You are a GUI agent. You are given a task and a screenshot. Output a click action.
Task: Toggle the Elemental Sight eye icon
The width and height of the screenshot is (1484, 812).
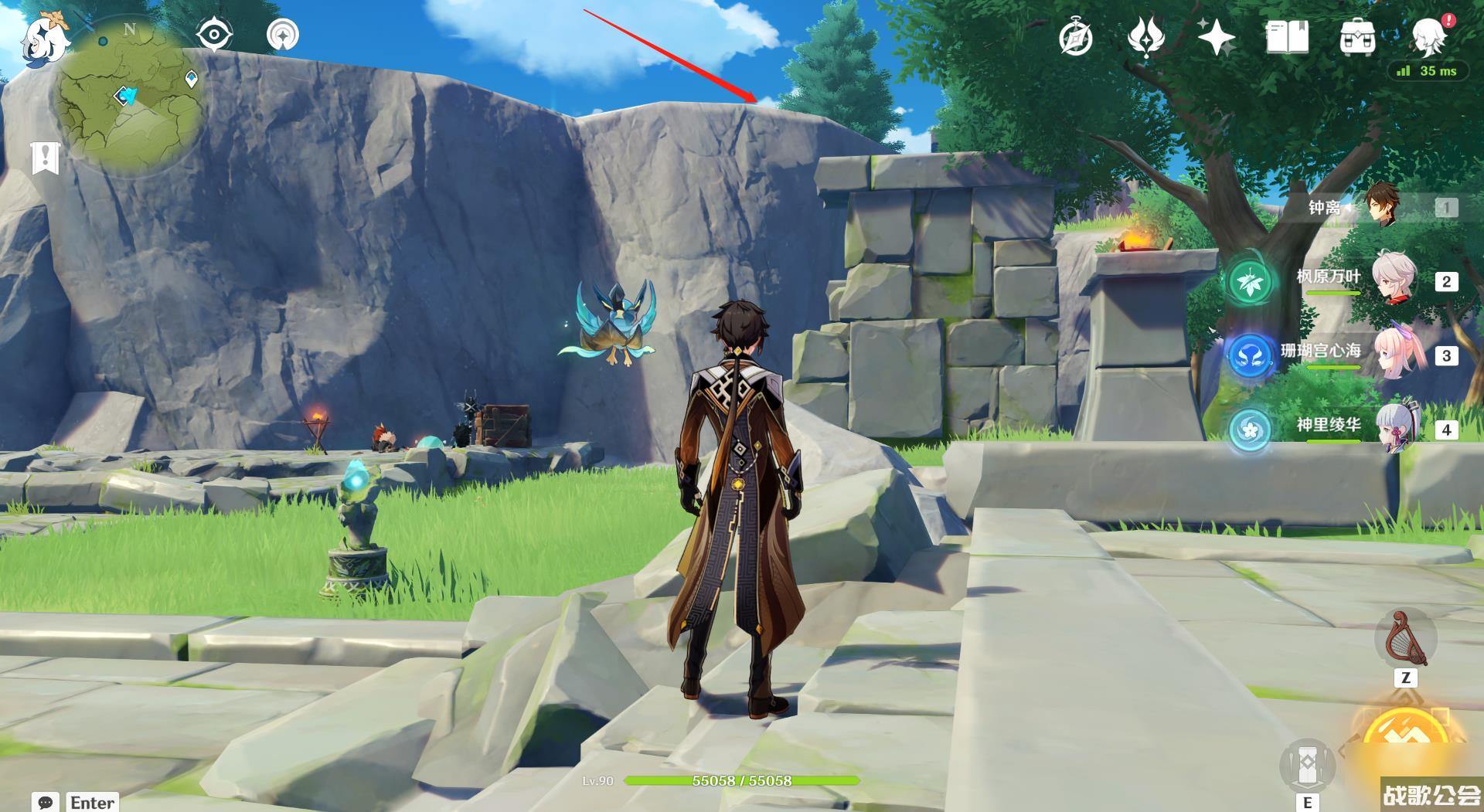tap(214, 36)
